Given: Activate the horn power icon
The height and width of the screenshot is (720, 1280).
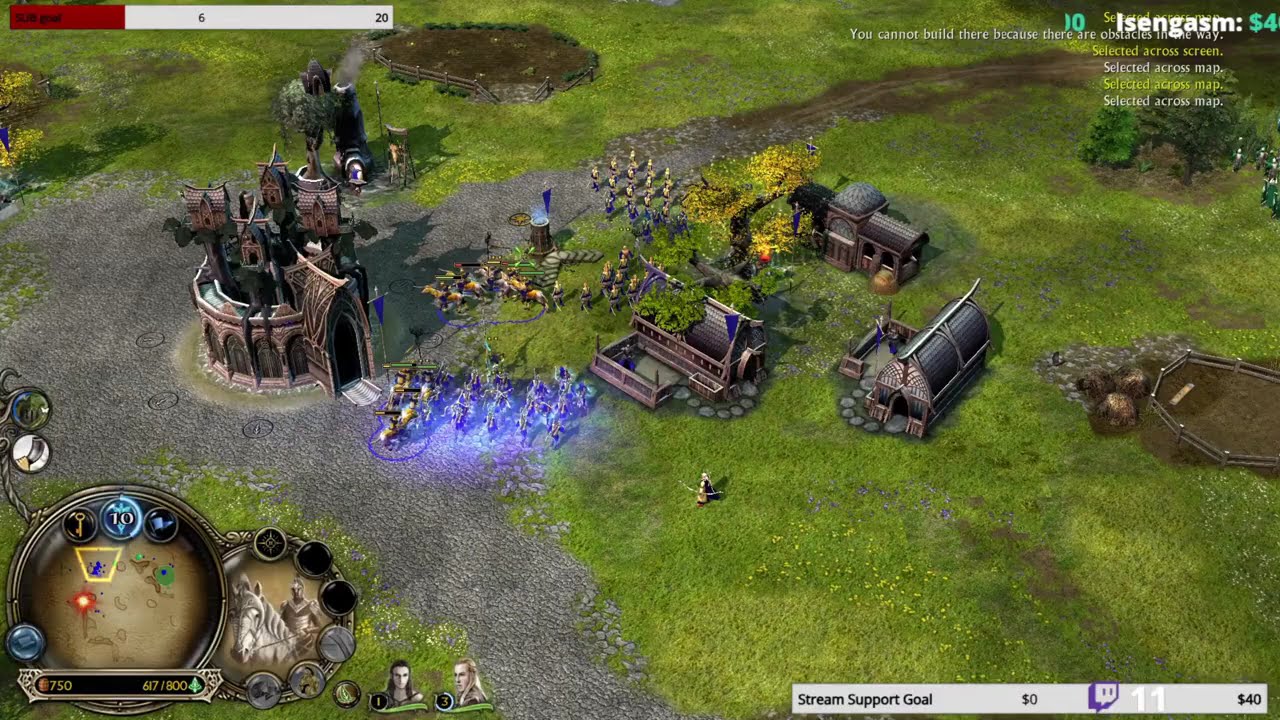Looking at the screenshot, I should click(30, 454).
